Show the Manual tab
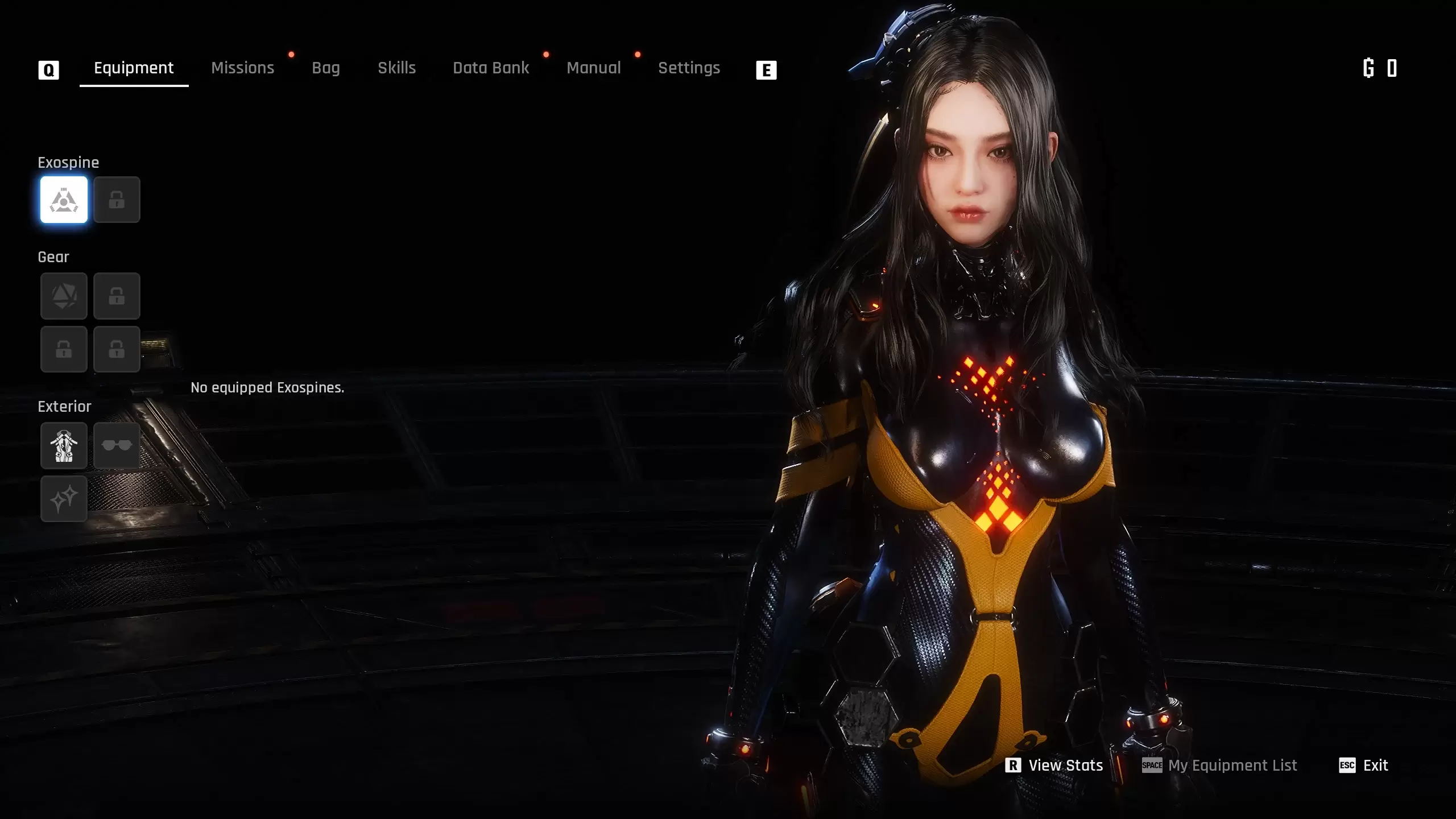This screenshot has height=819, width=1456. (593, 68)
